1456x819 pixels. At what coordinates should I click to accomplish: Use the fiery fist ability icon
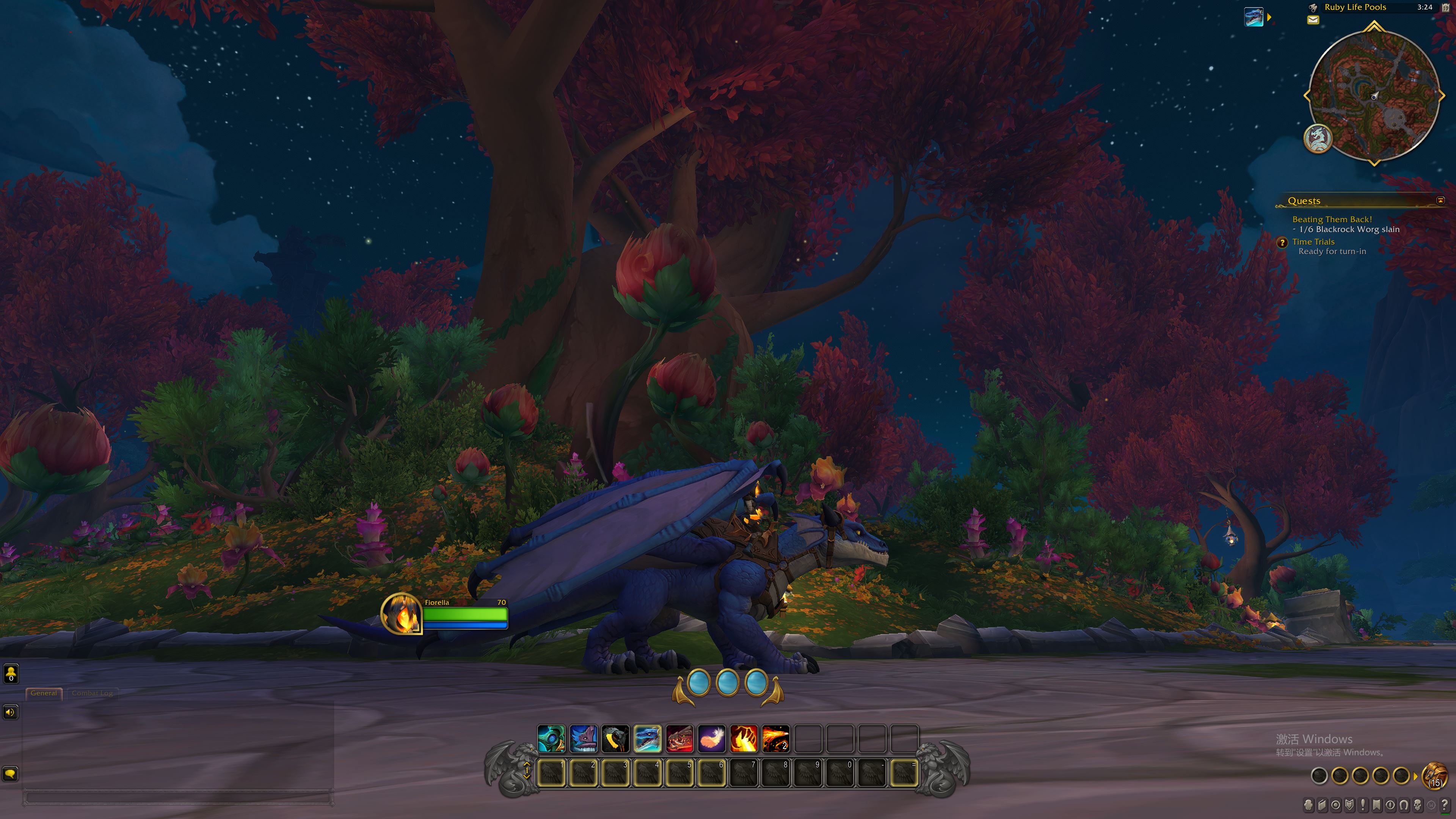pos(744,739)
